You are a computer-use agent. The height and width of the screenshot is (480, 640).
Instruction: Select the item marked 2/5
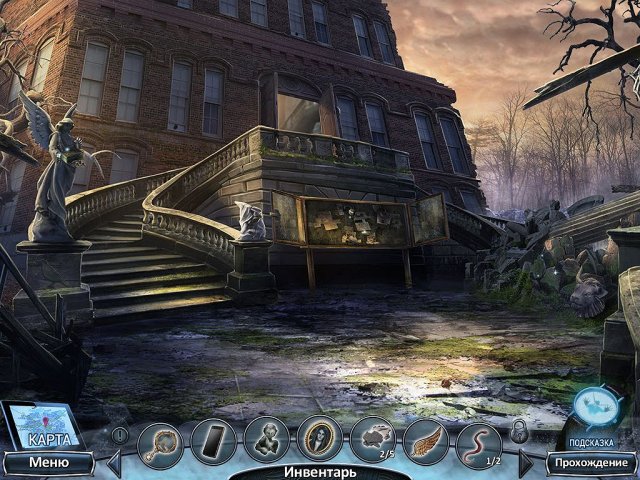tap(372, 440)
